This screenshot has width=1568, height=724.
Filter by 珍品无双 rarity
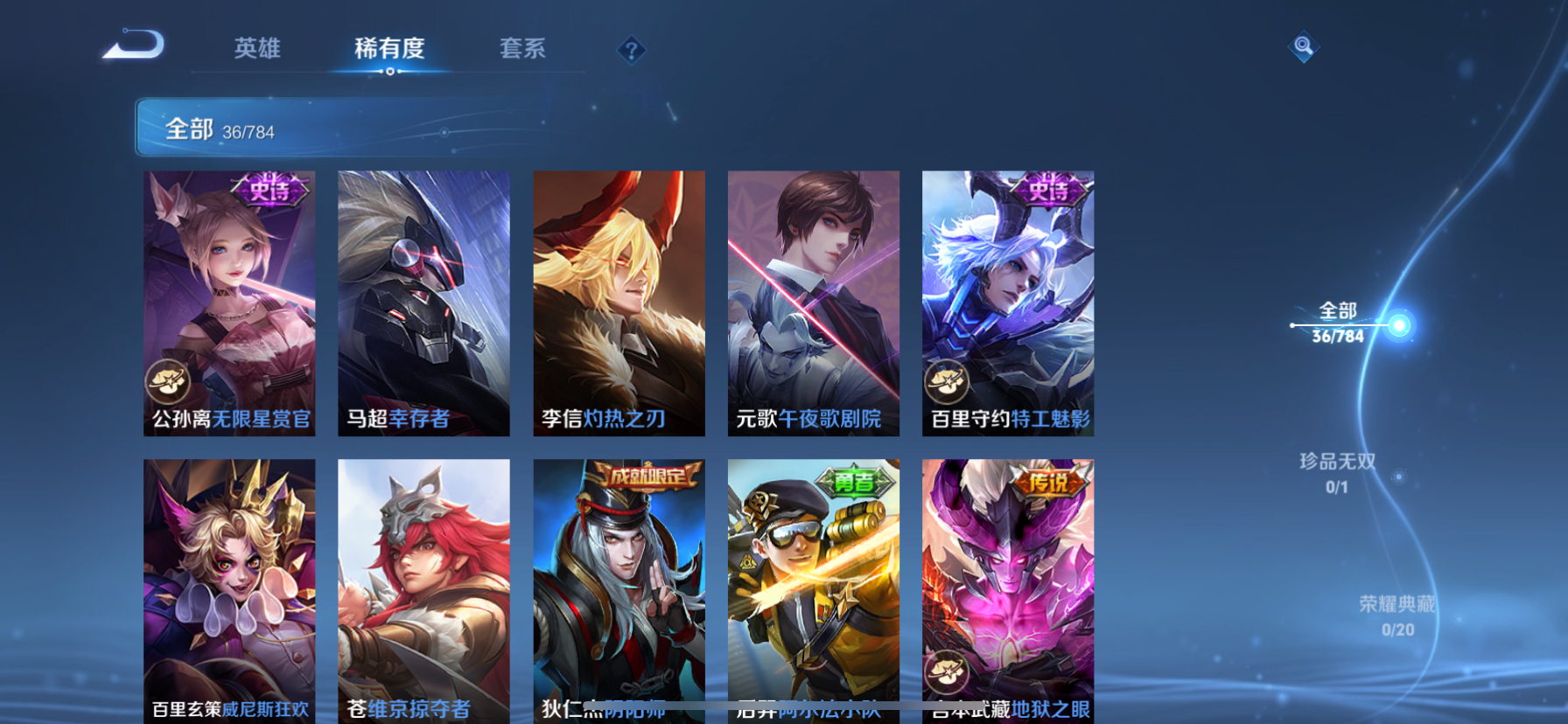click(1337, 472)
